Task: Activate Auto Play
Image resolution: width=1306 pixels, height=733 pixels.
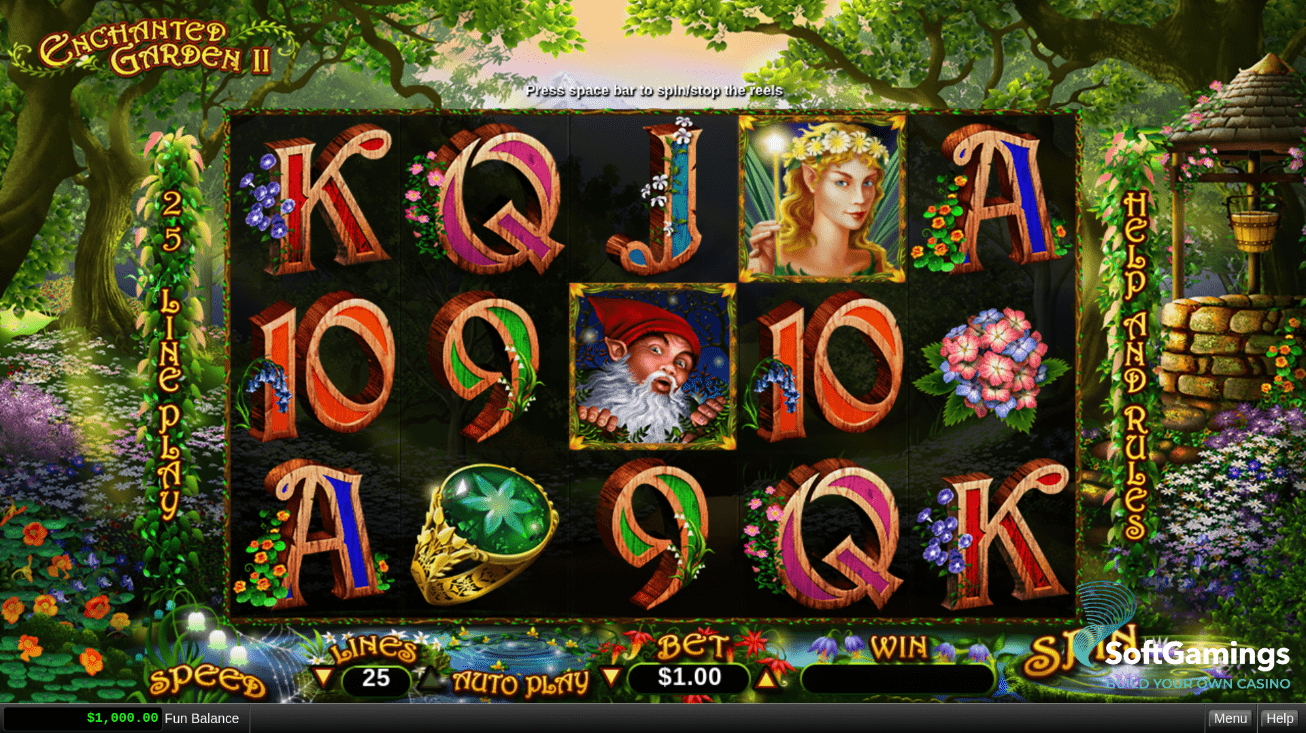Action: (x=520, y=683)
